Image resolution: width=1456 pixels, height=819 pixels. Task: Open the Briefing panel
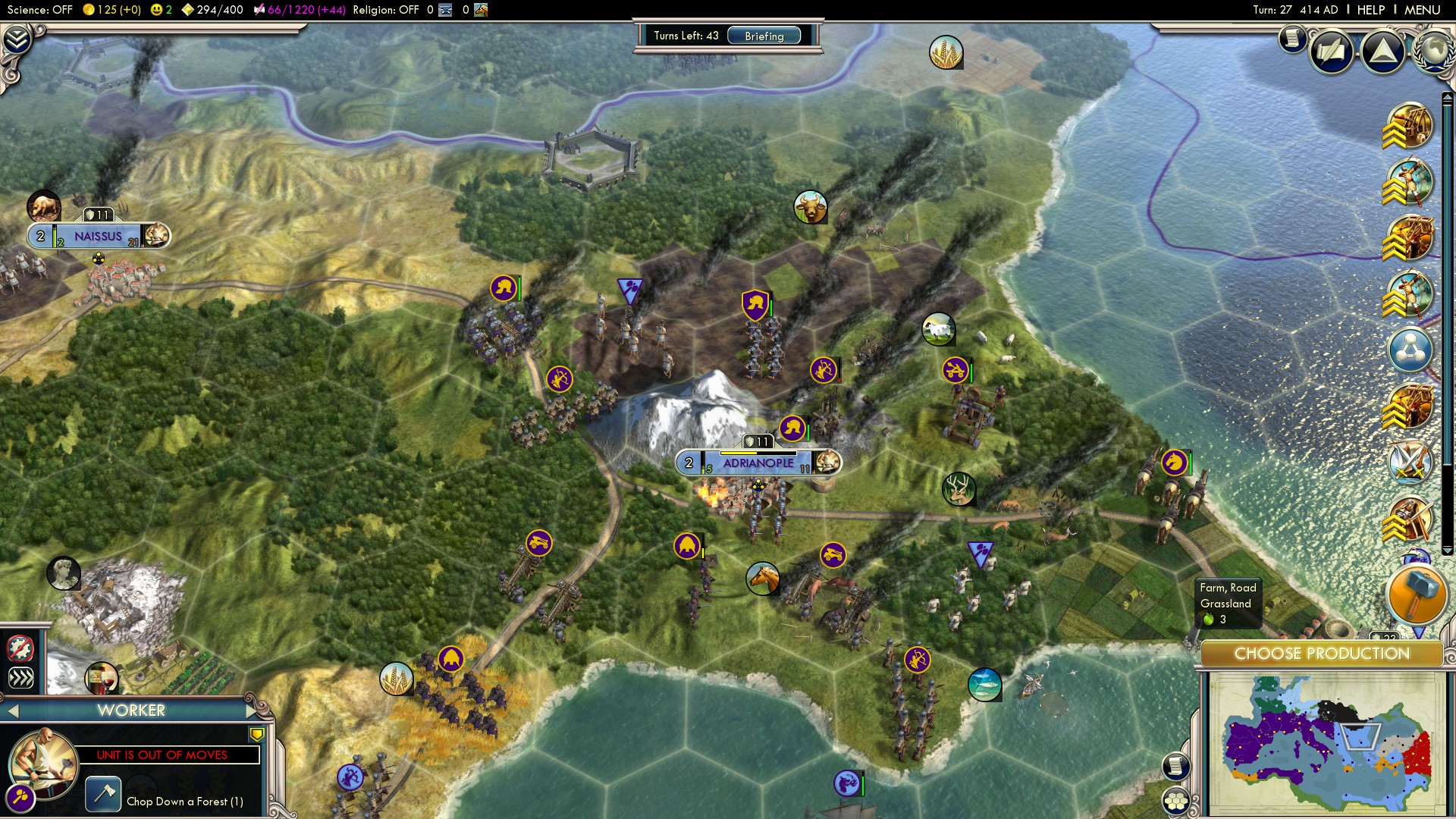coord(764,36)
